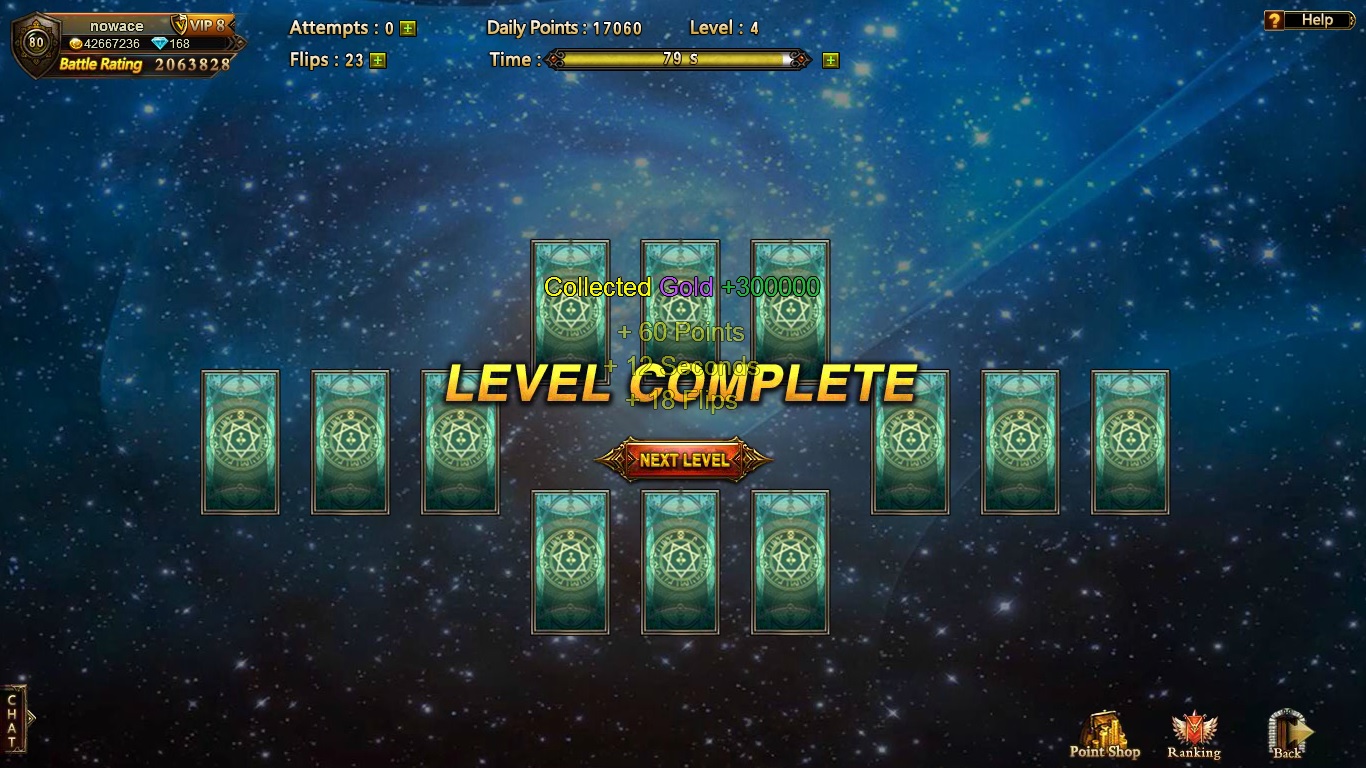Screen dimensions: 1366x768
Task: Open the Help panel
Action: point(1306,20)
